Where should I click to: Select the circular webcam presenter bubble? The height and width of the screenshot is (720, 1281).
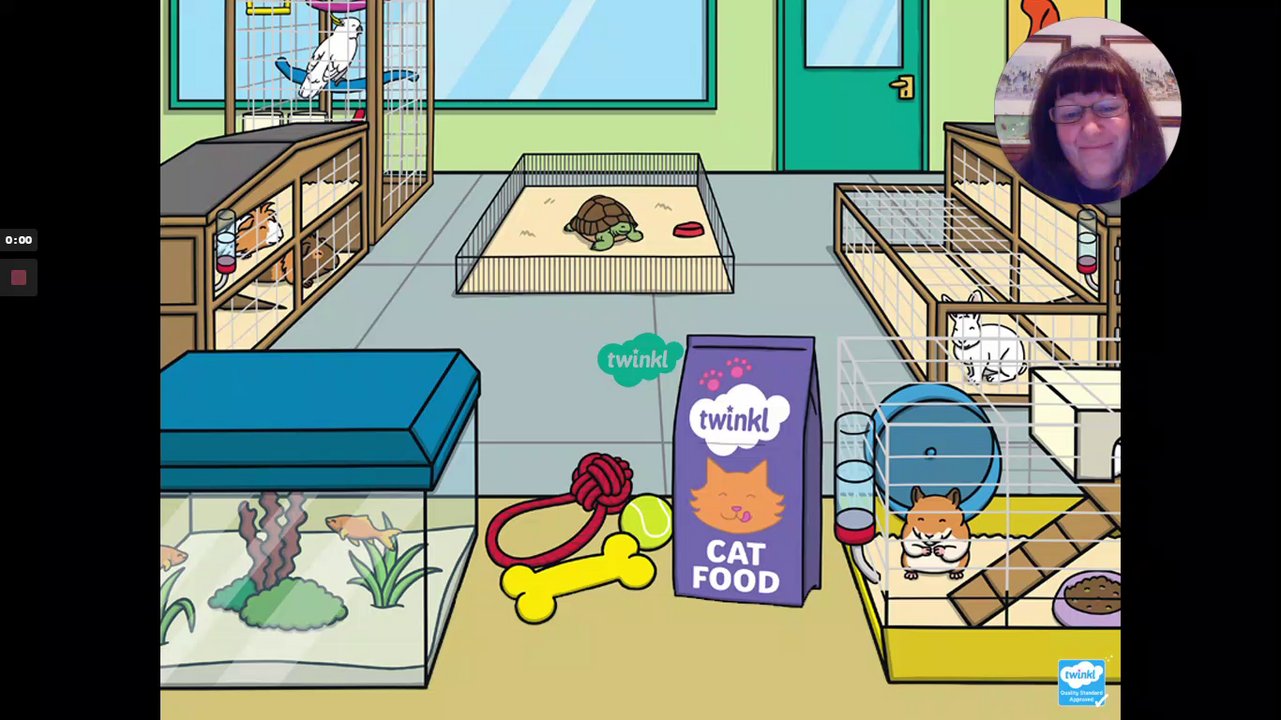(x=1087, y=110)
